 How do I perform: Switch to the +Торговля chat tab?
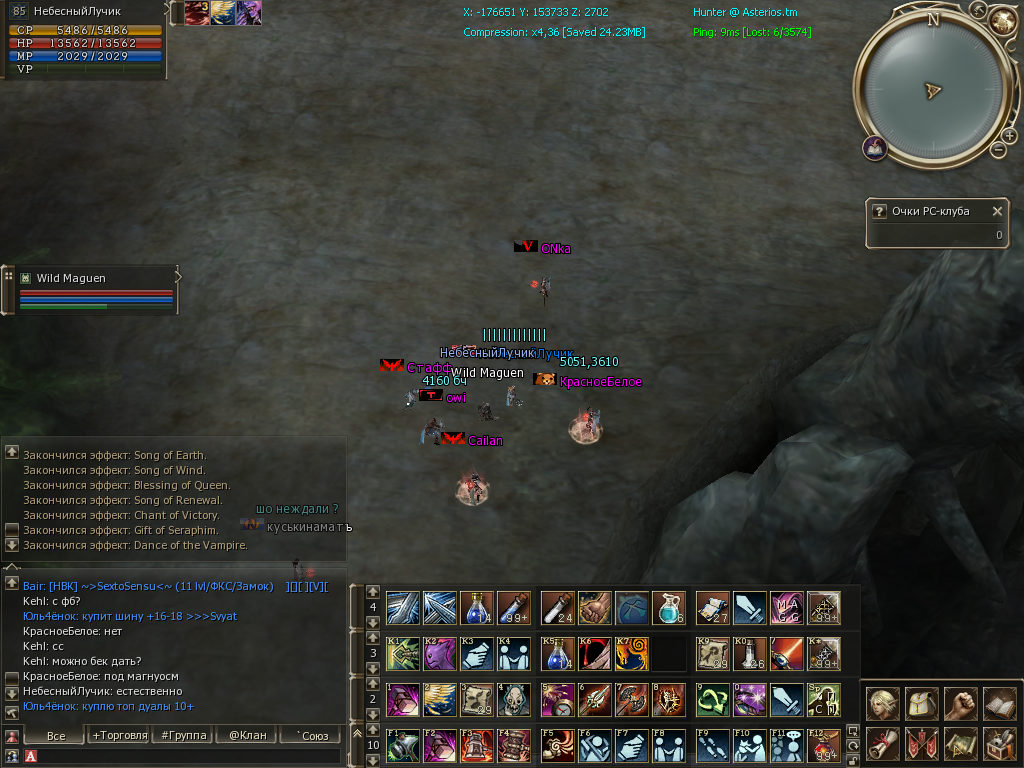(x=117, y=736)
